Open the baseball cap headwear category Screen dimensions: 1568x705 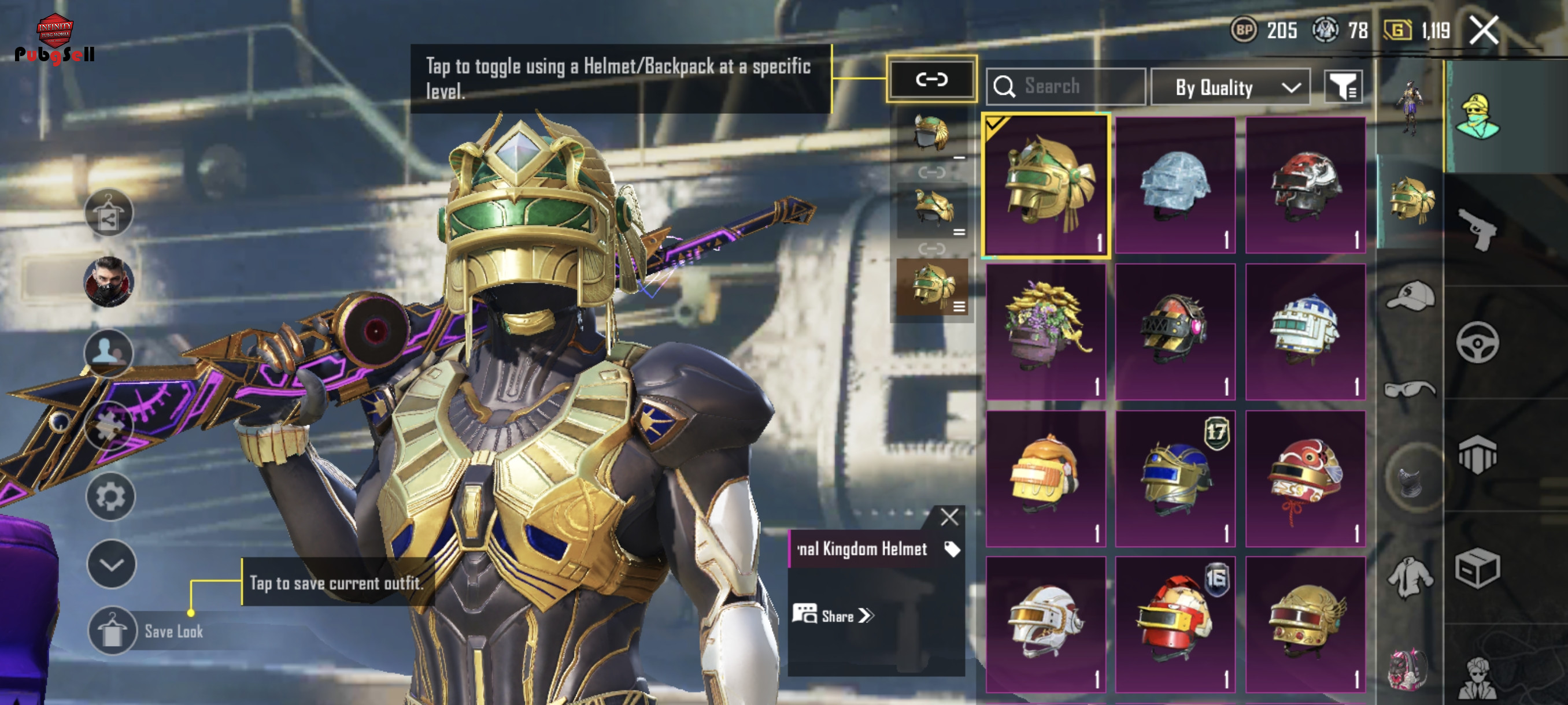(1410, 296)
